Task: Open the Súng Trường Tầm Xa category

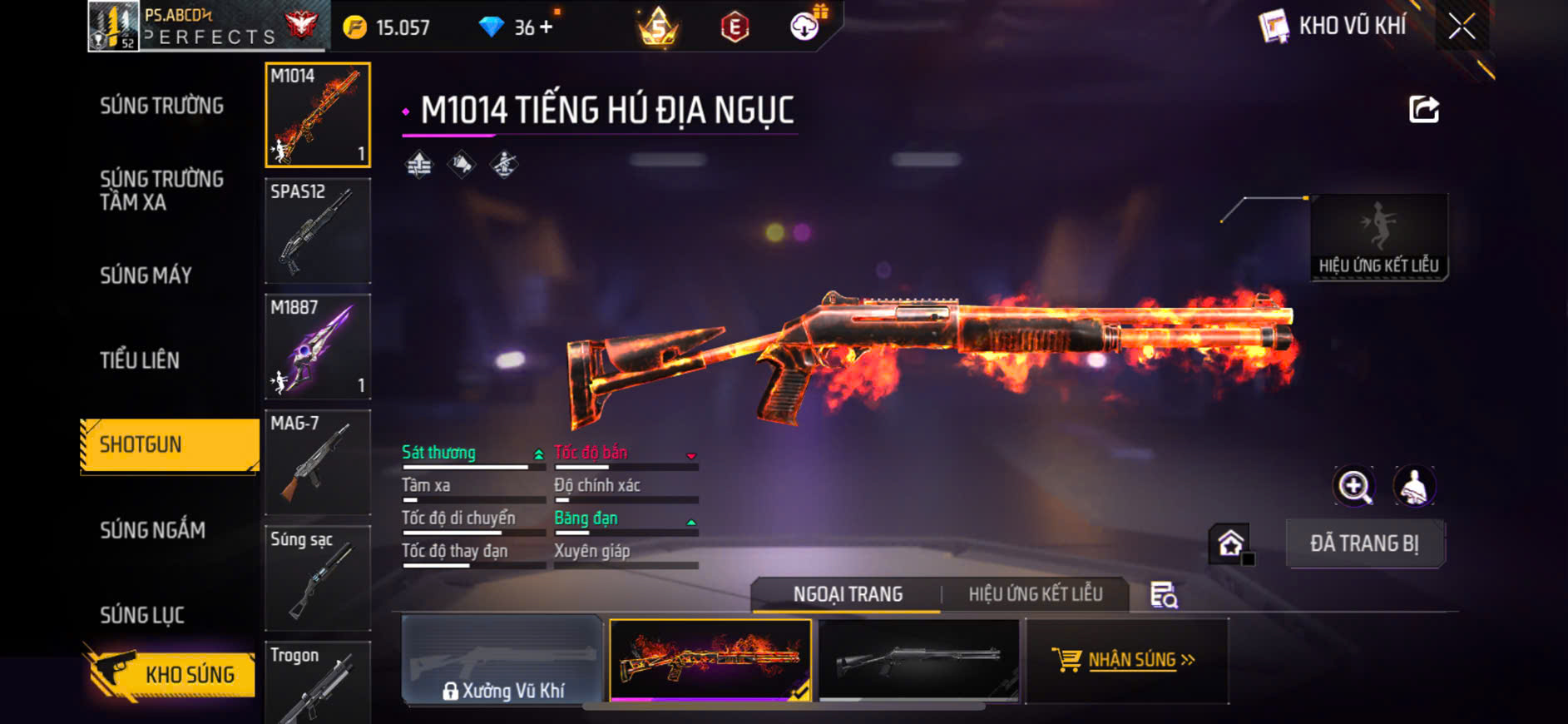Action: click(162, 191)
